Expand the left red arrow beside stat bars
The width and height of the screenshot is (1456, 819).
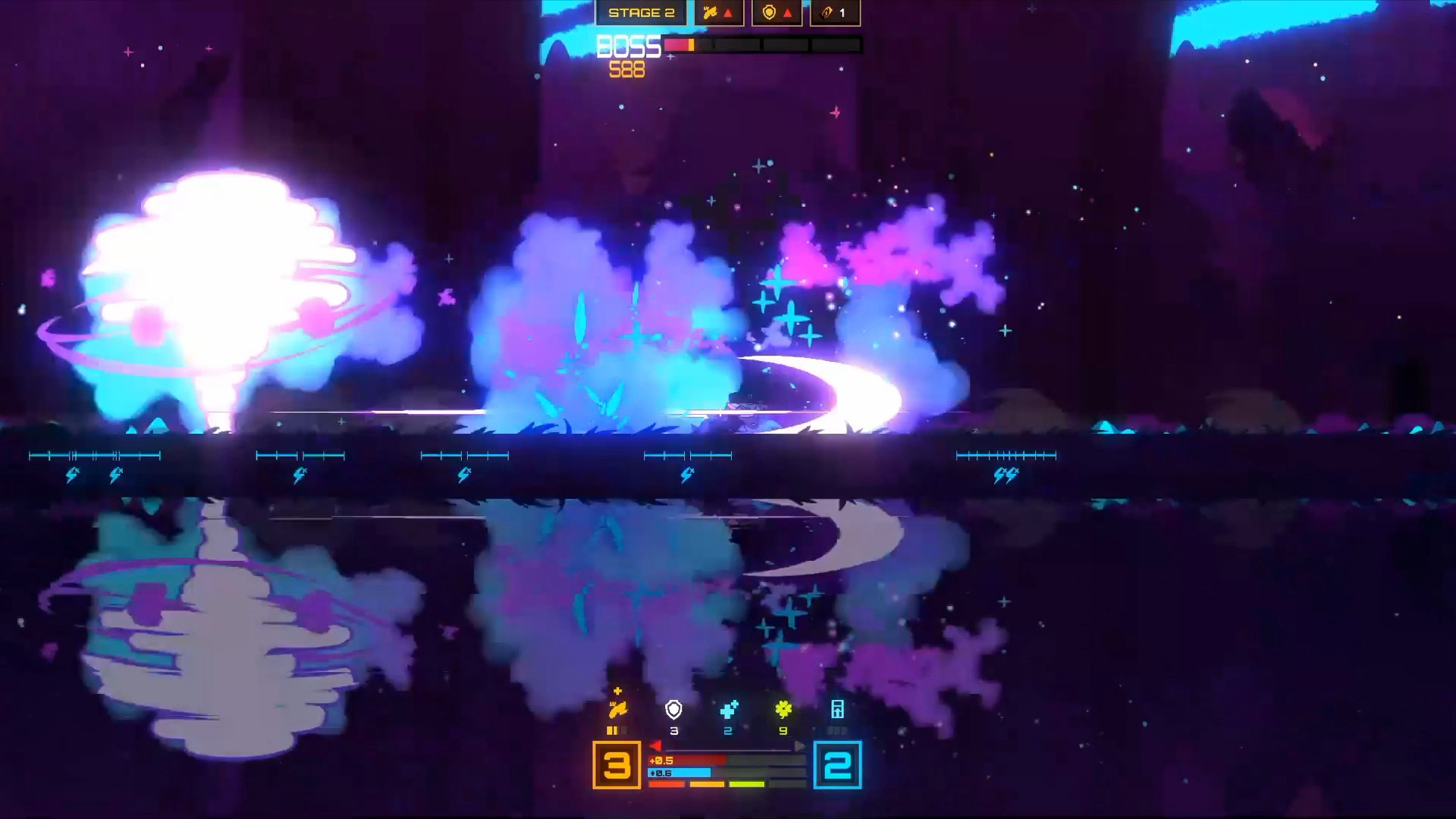pos(655,745)
